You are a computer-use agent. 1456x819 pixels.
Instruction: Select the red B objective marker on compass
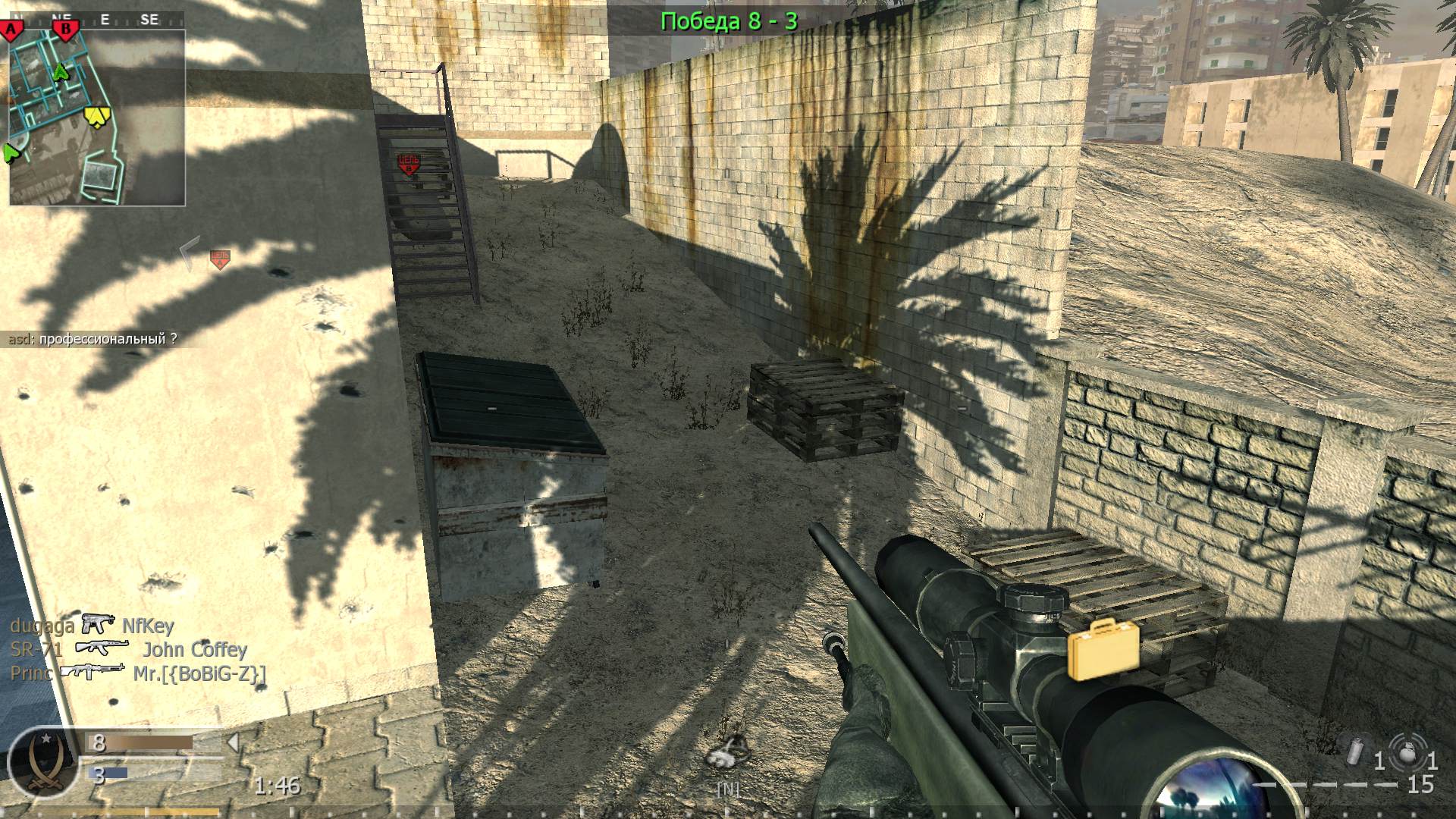[66, 30]
